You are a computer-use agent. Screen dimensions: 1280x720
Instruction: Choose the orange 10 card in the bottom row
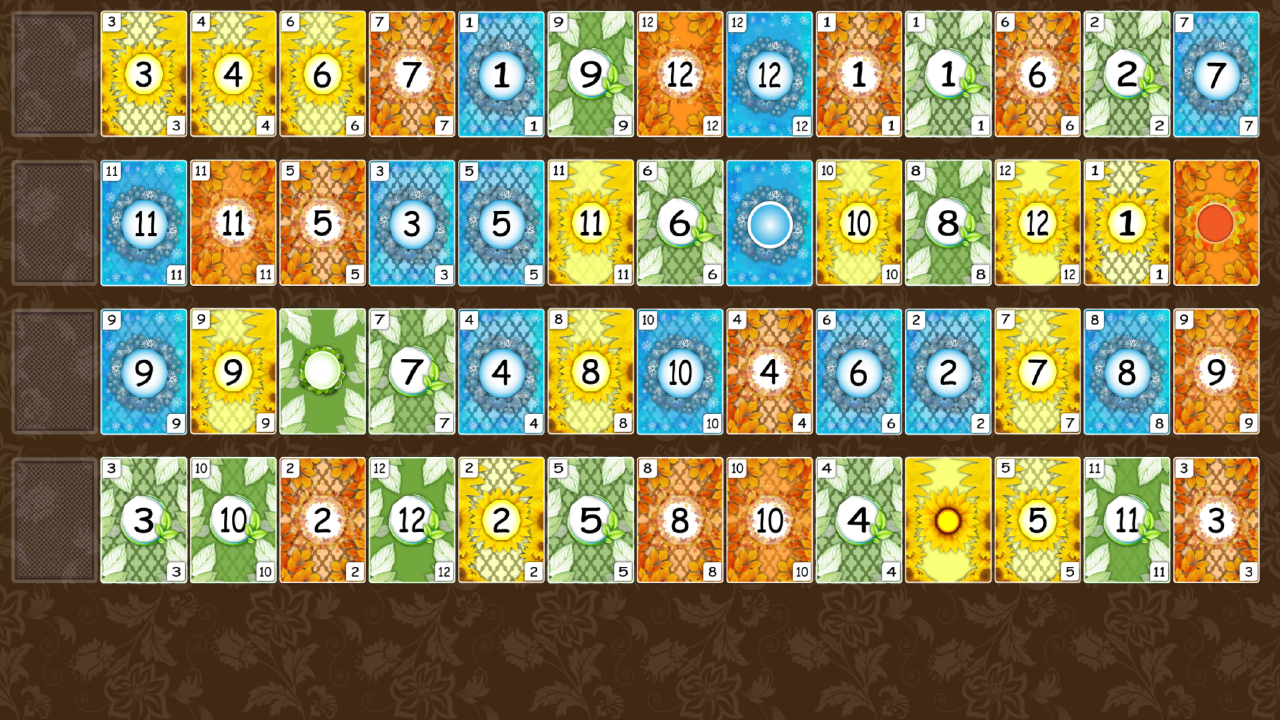(x=769, y=521)
